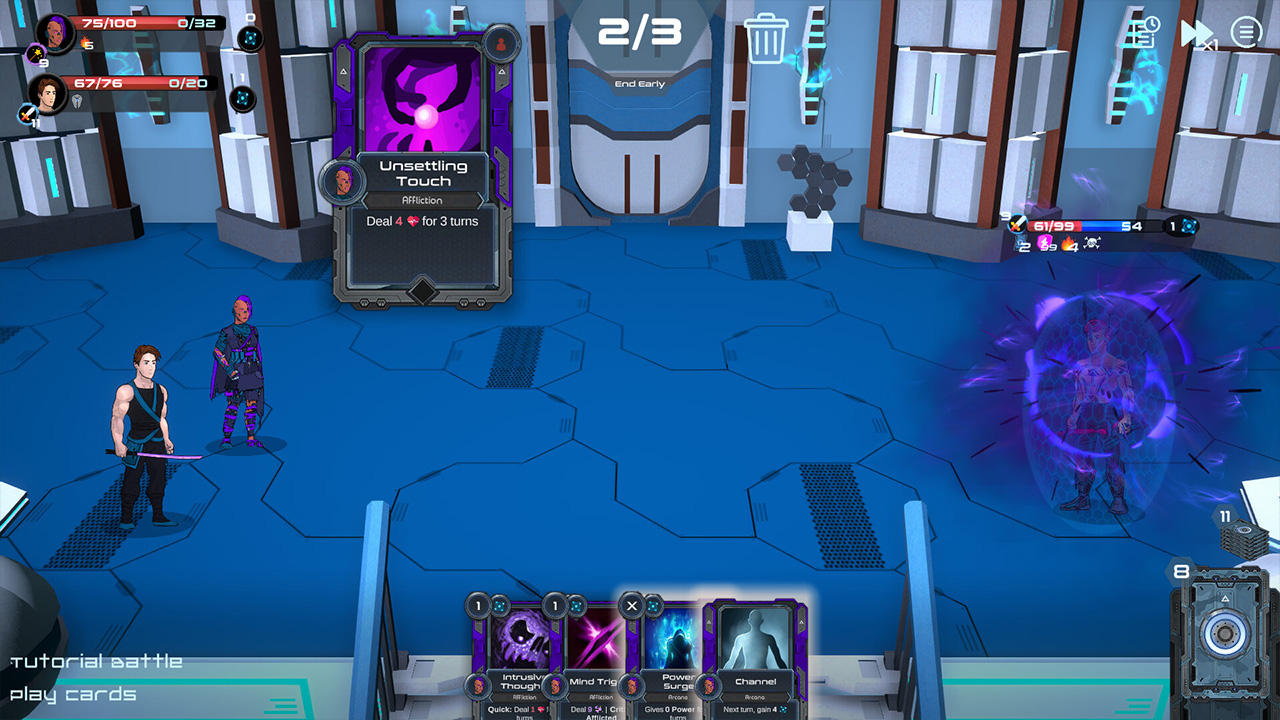Inspect the enemy's fire status icon

pos(1068,243)
